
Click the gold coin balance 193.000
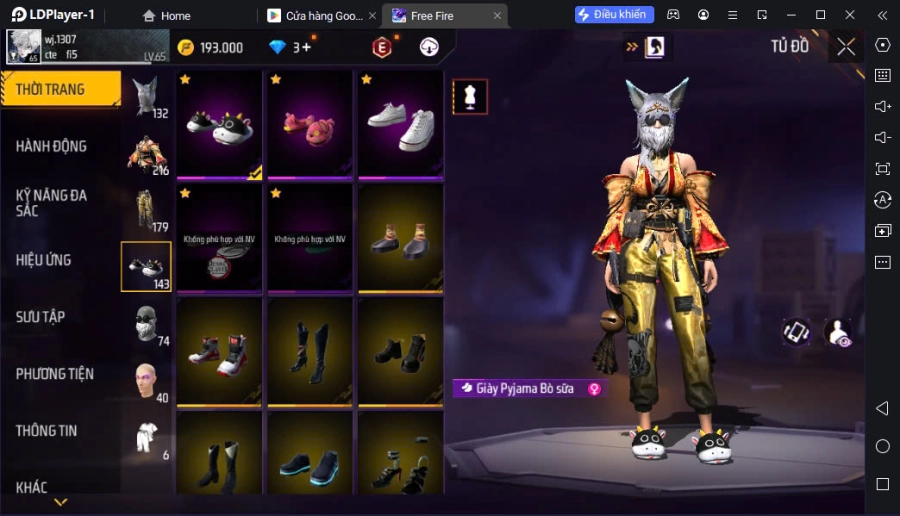[x=211, y=47]
